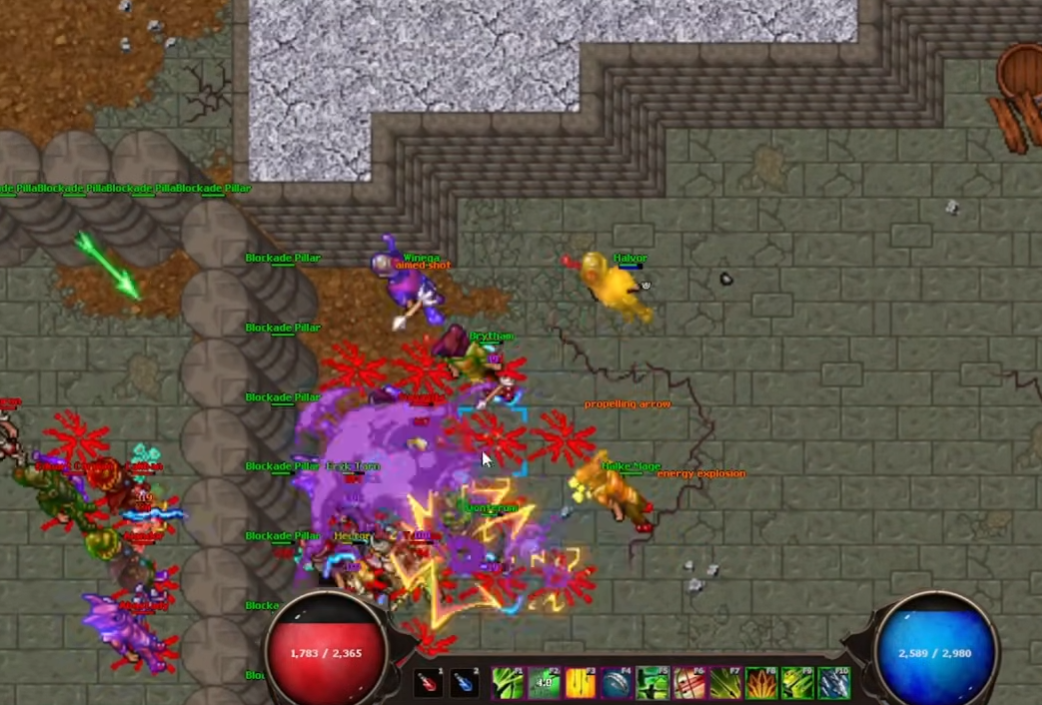Viewport: 1042px width, 705px height.
Task: Activate the F9 yellow-green arrow skill
Action: tap(797, 683)
